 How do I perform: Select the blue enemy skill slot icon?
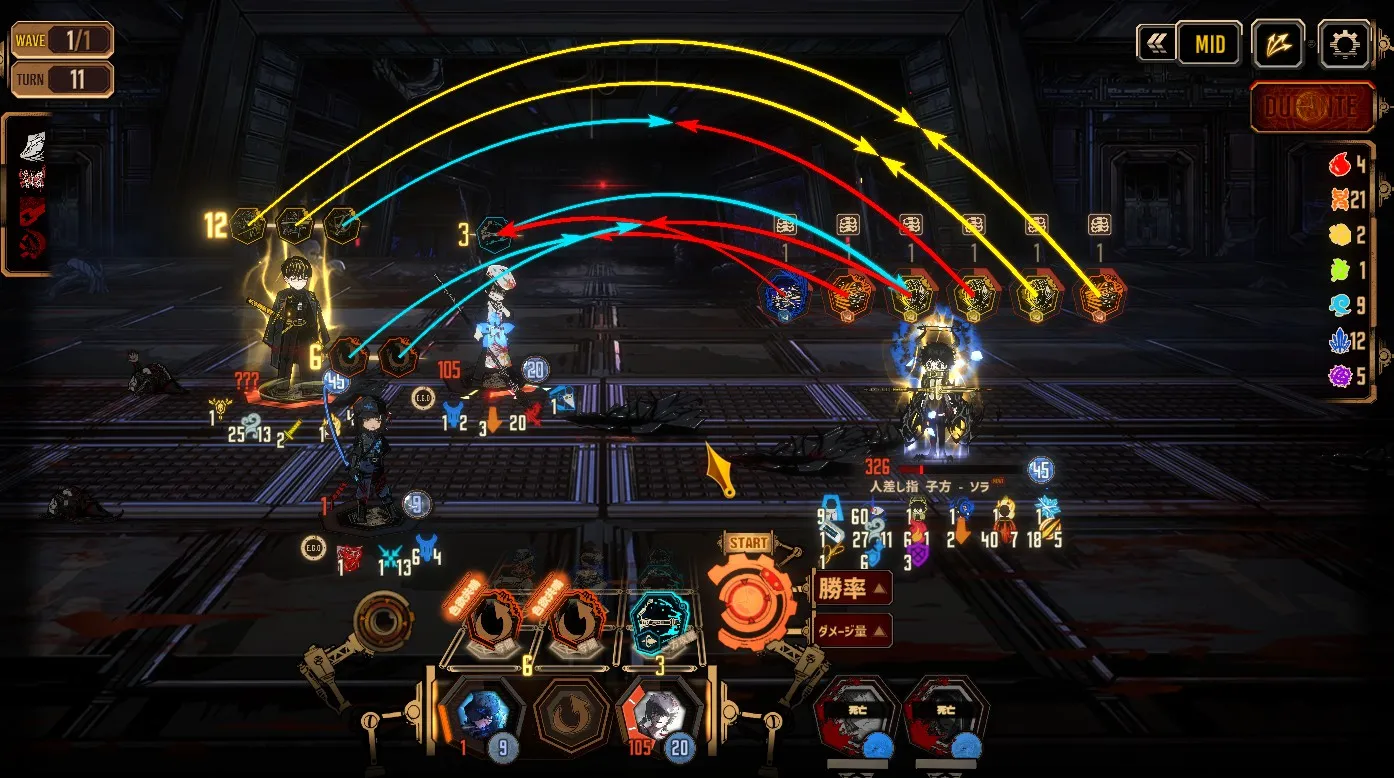(784, 296)
